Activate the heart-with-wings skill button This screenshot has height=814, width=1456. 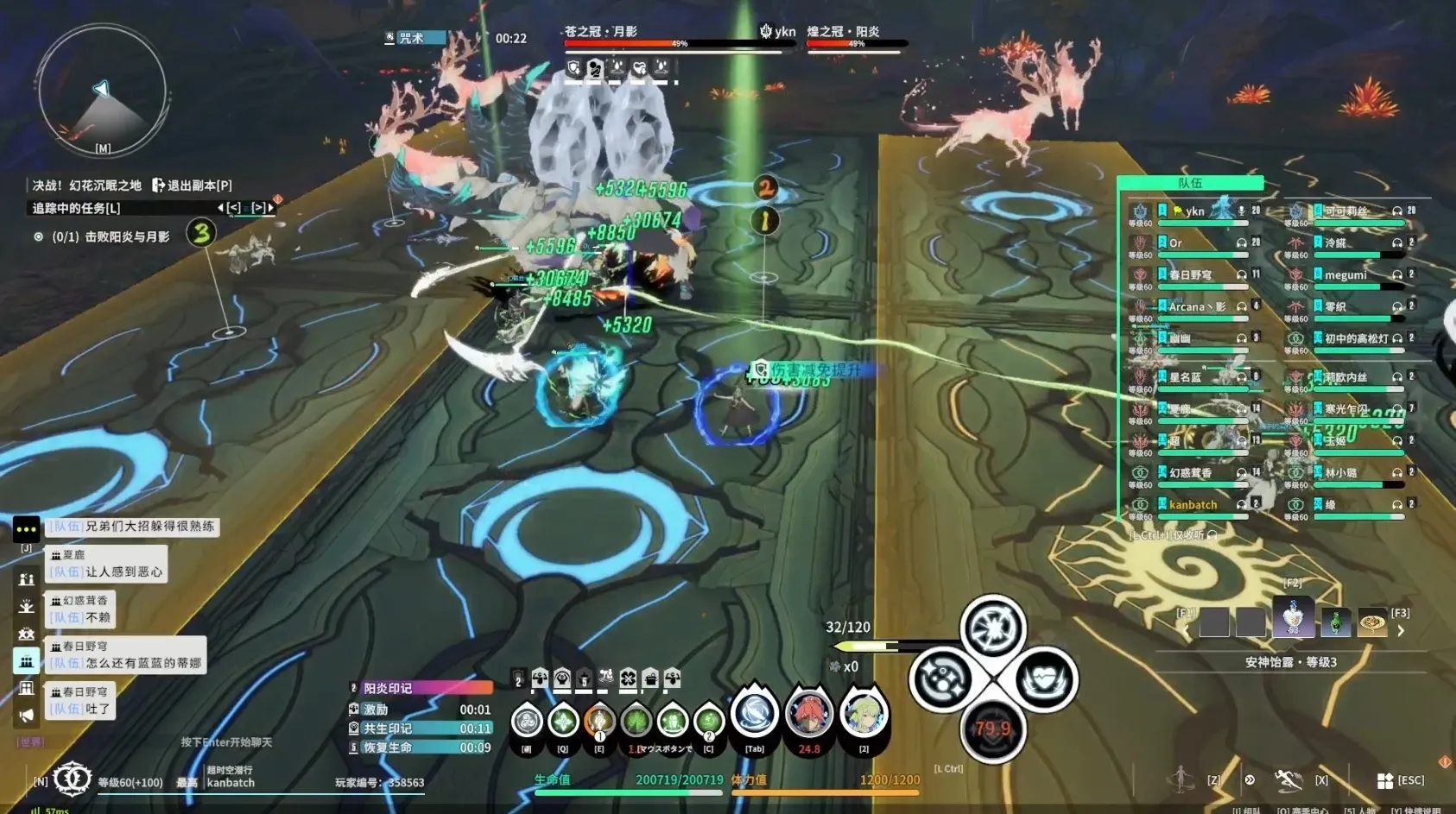click(x=1044, y=679)
